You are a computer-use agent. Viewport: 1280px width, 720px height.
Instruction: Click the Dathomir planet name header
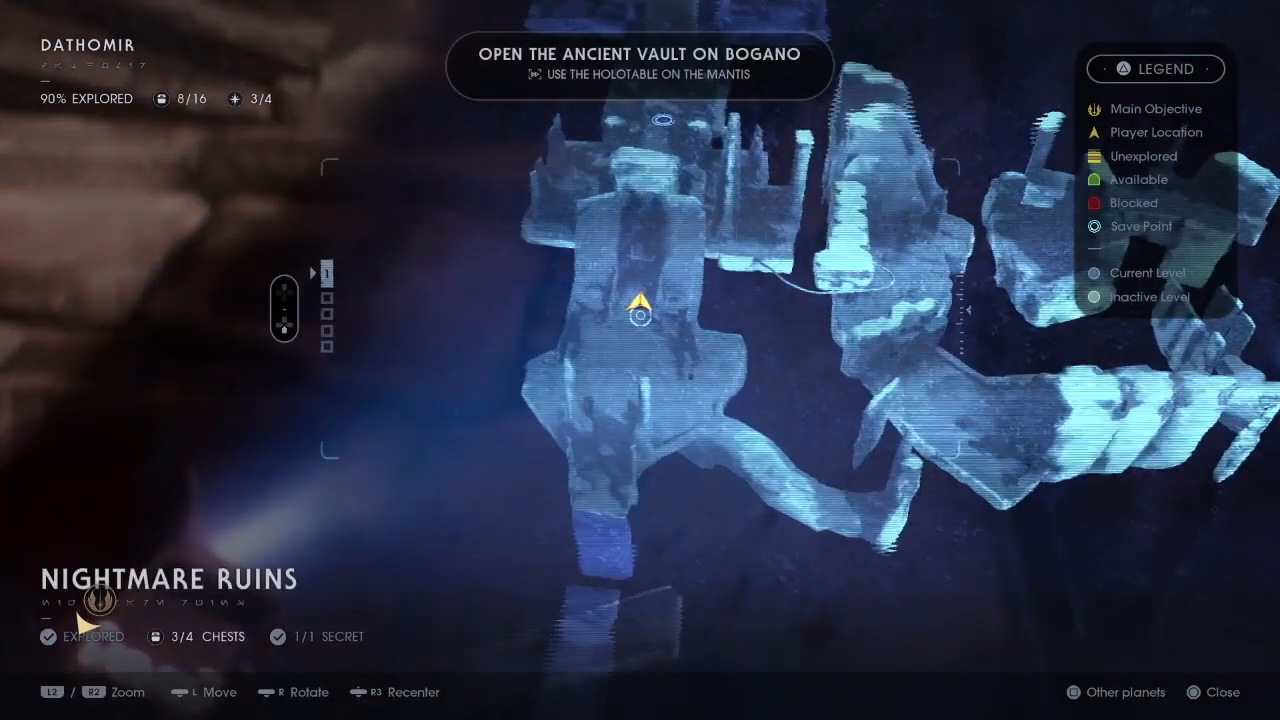point(88,45)
